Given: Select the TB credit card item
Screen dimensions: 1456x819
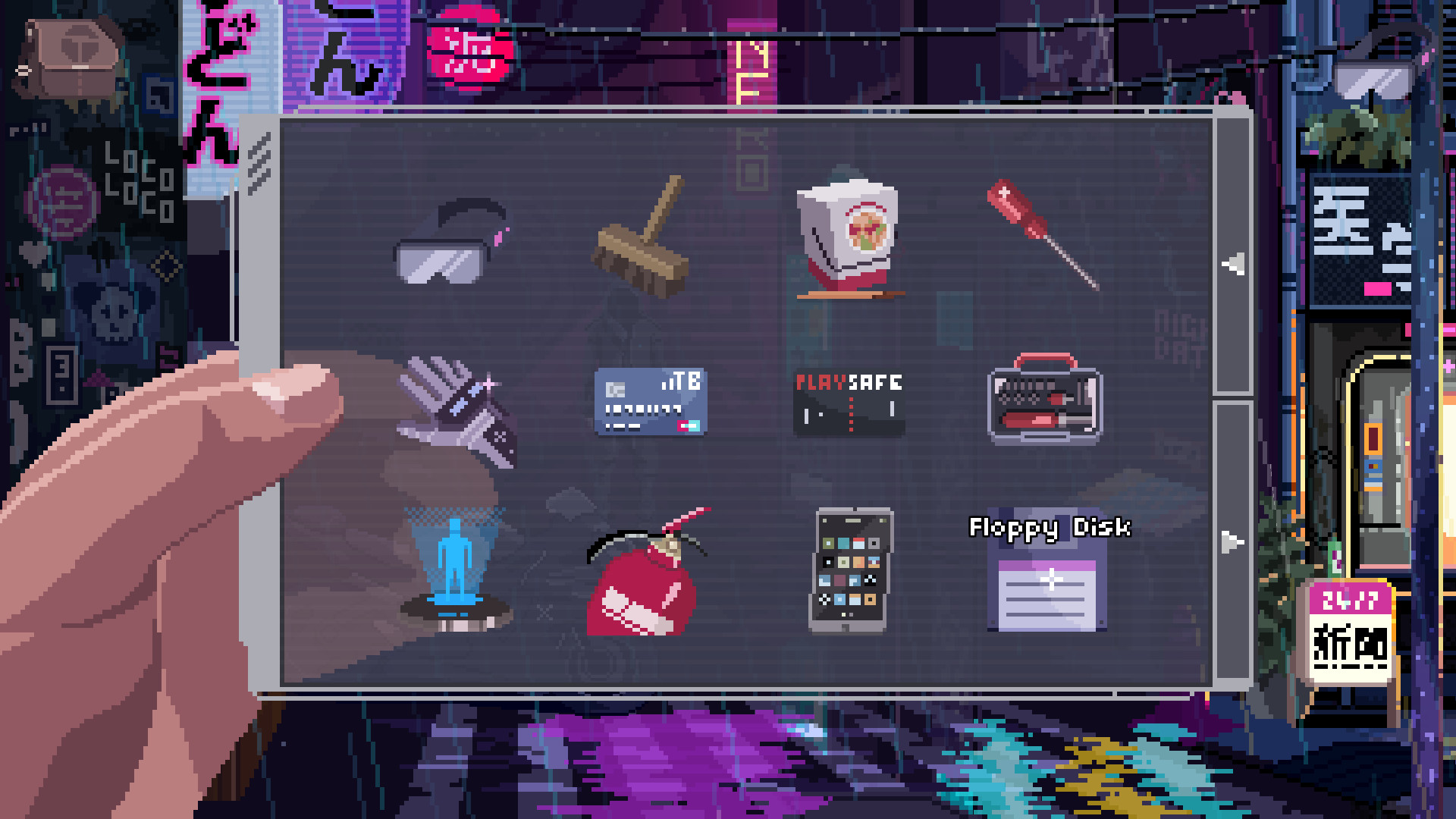Looking at the screenshot, I should (651, 402).
